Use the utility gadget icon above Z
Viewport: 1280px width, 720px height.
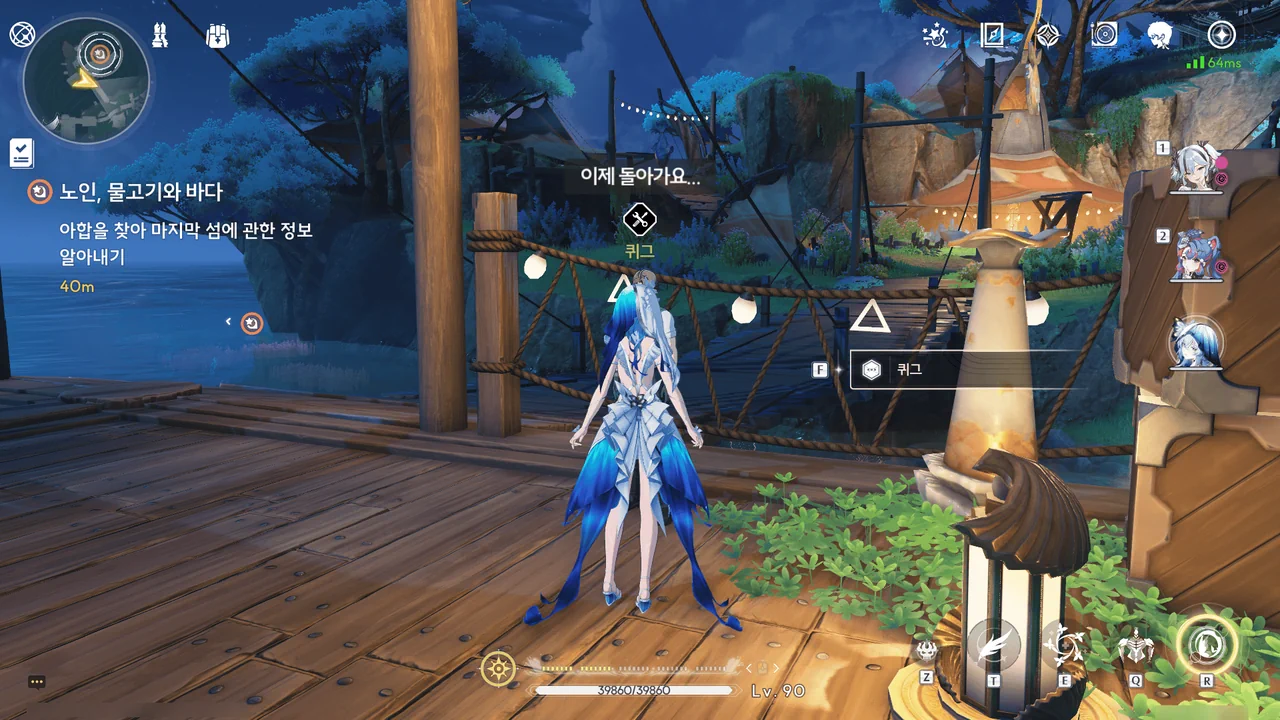click(927, 650)
